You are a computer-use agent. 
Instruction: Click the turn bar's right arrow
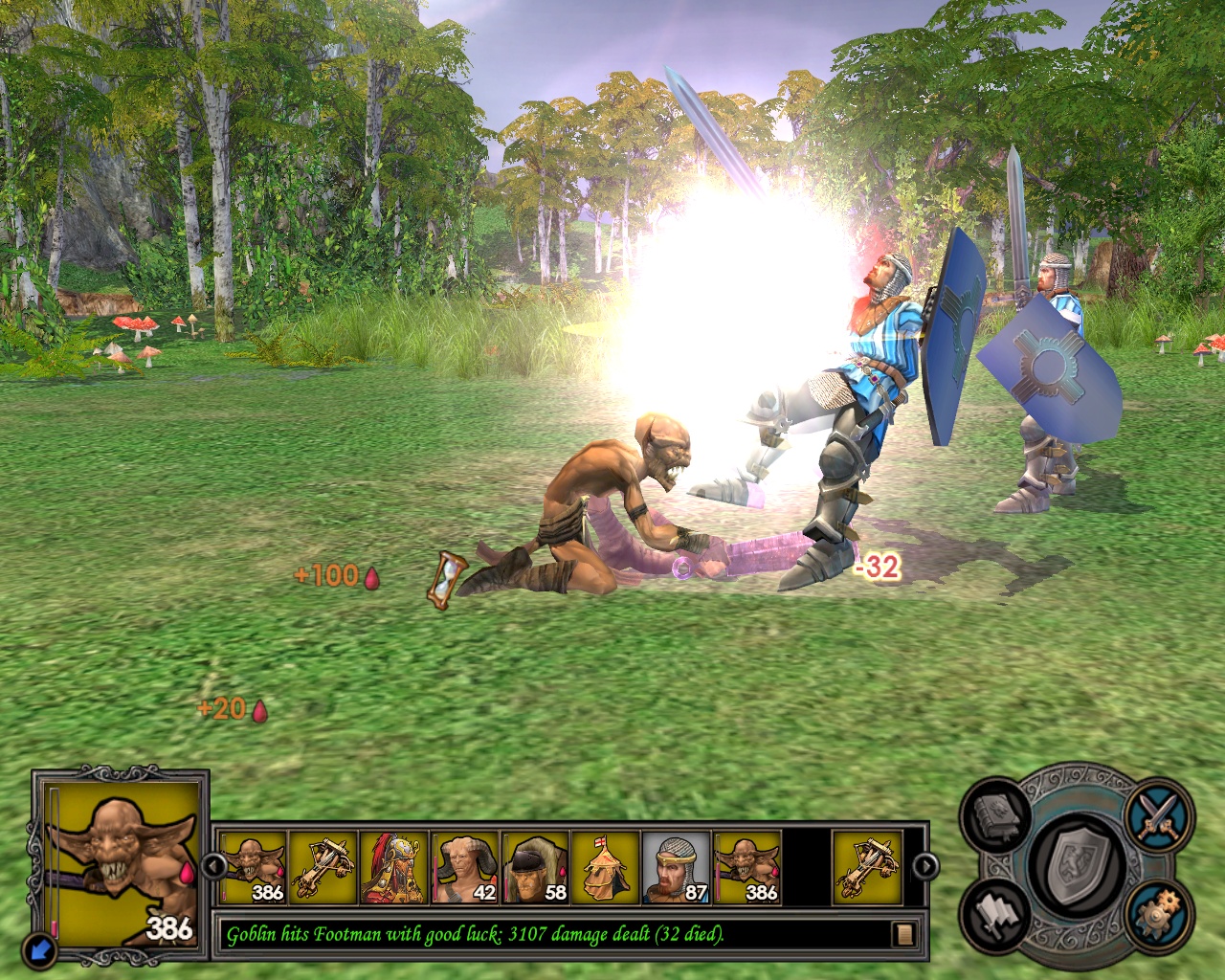[x=924, y=867]
